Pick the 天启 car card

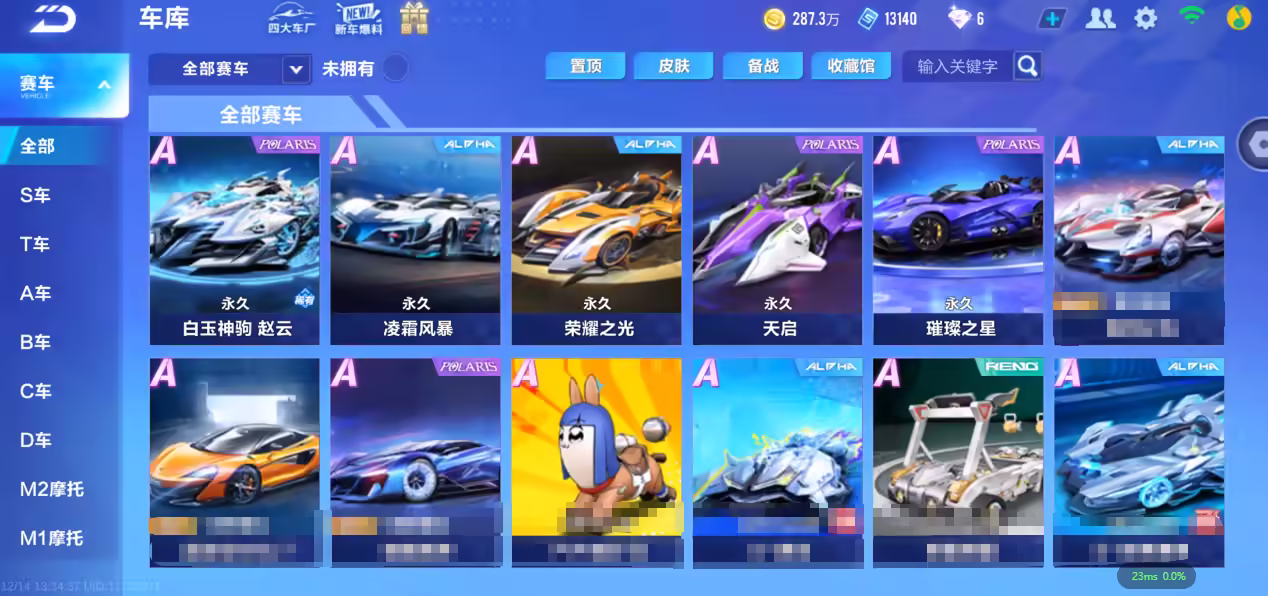pyautogui.click(x=777, y=240)
